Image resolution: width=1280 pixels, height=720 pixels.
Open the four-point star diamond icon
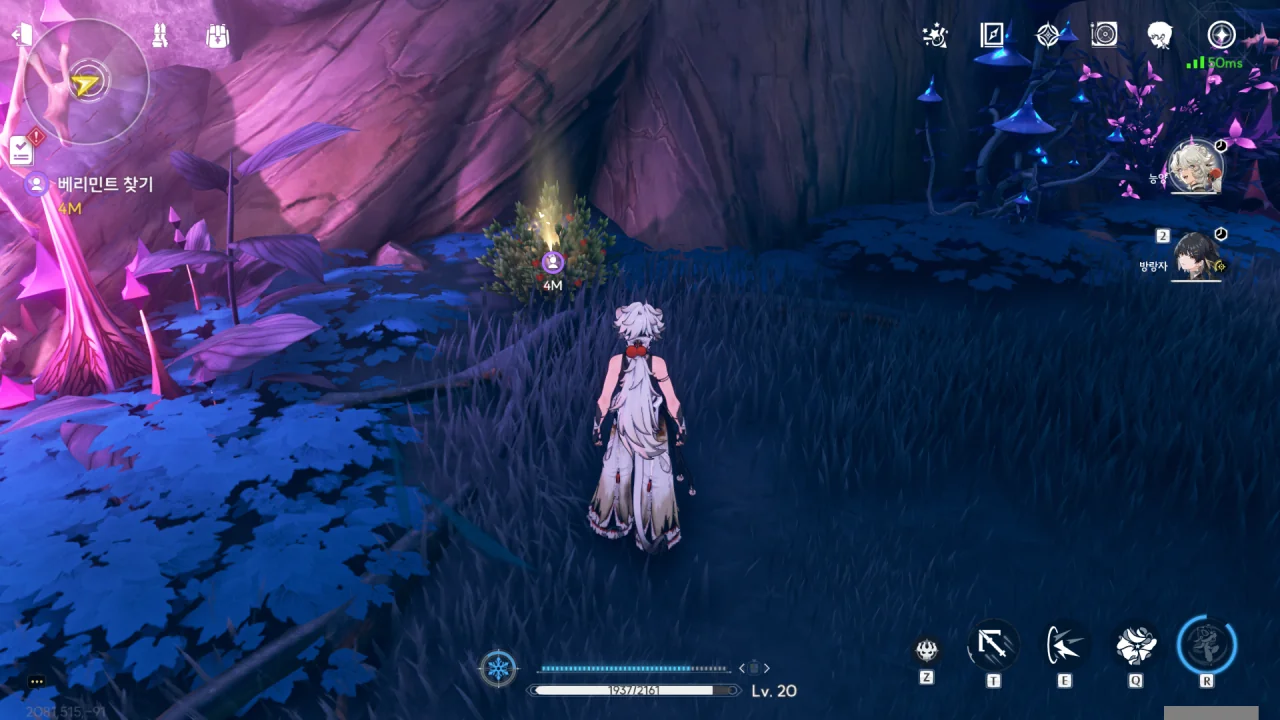coord(1047,36)
